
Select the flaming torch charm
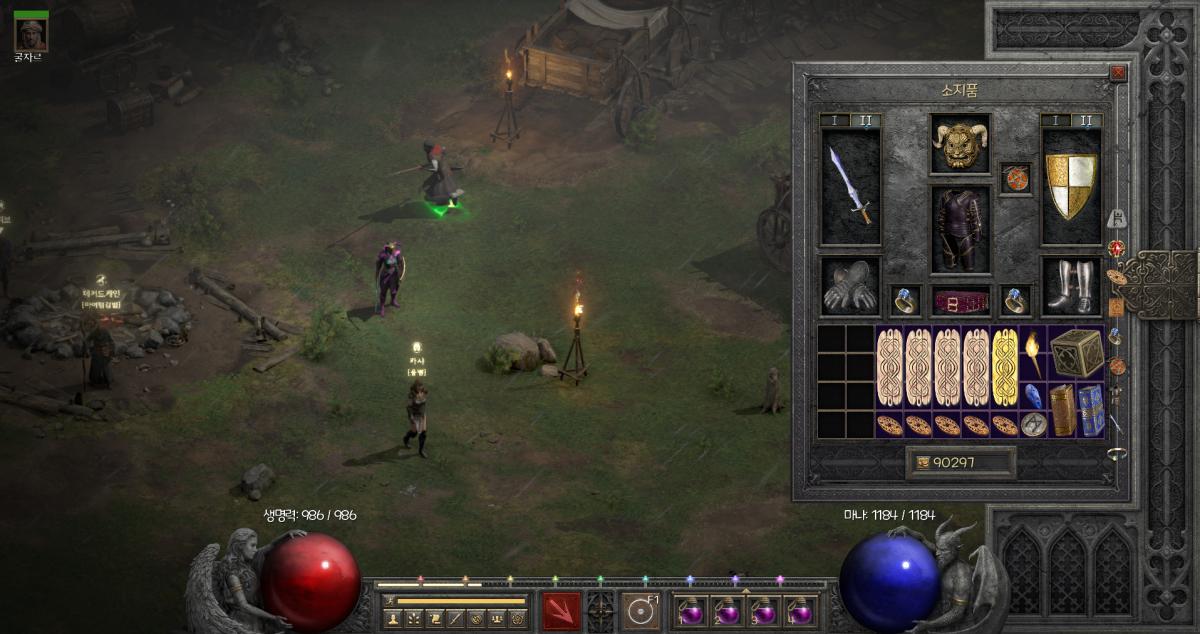(1033, 353)
